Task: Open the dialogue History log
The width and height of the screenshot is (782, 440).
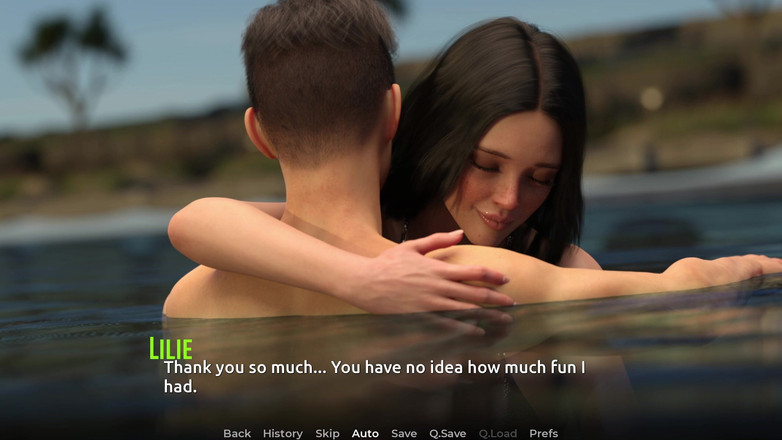Action: pyautogui.click(x=282, y=433)
